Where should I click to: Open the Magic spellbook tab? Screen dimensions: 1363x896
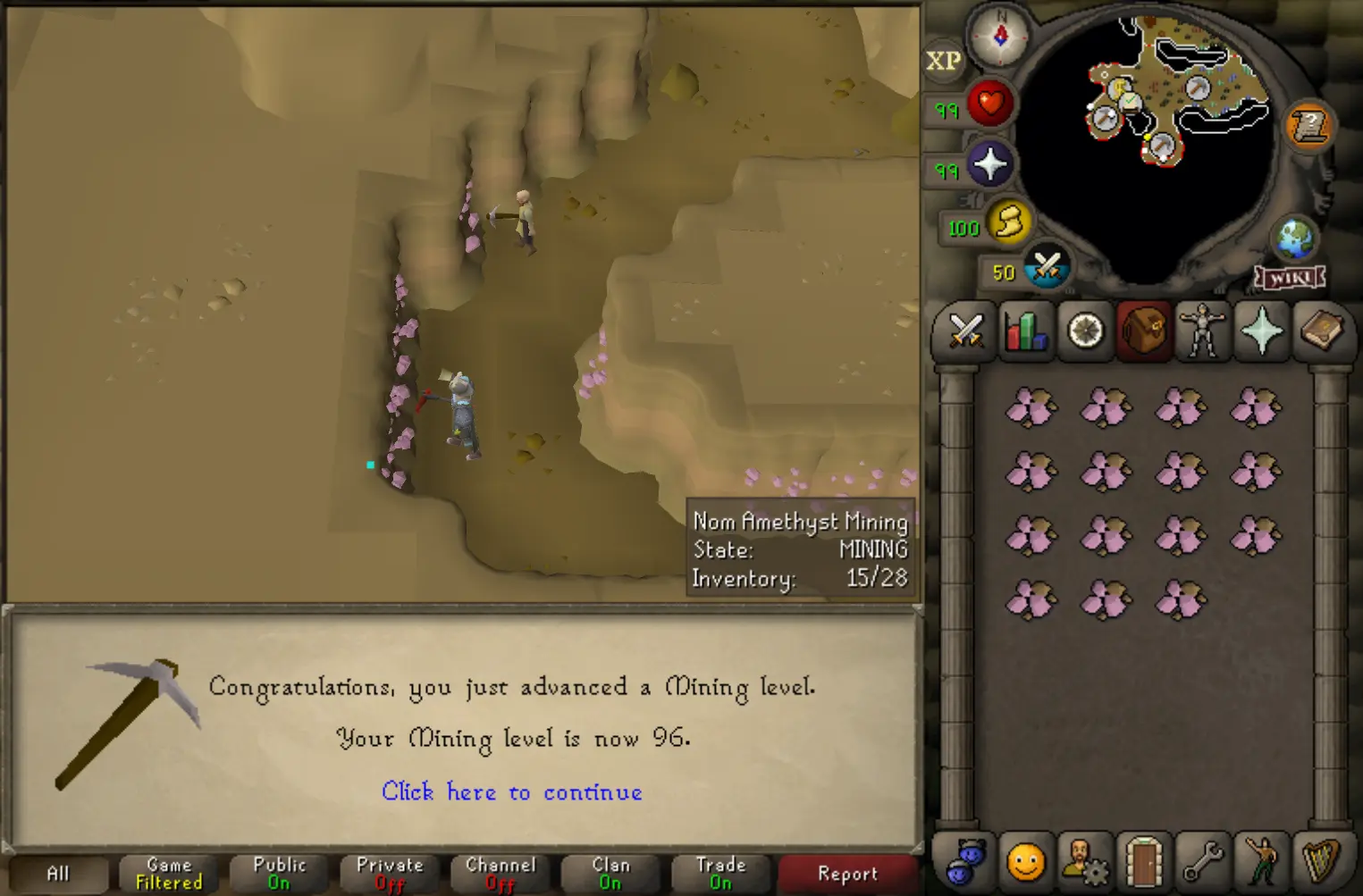pyautogui.click(x=1323, y=331)
